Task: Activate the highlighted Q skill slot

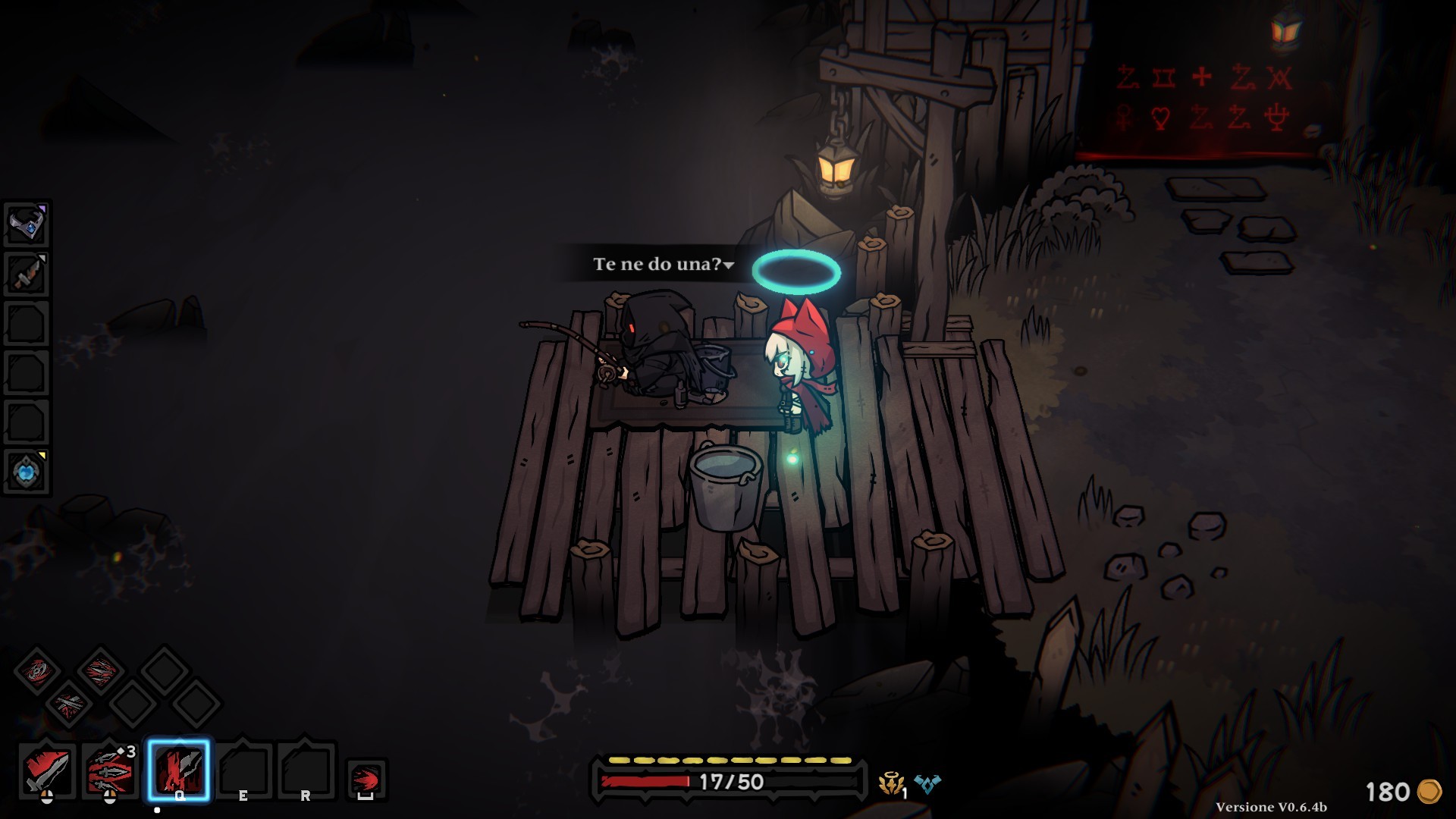Action: [179, 770]
